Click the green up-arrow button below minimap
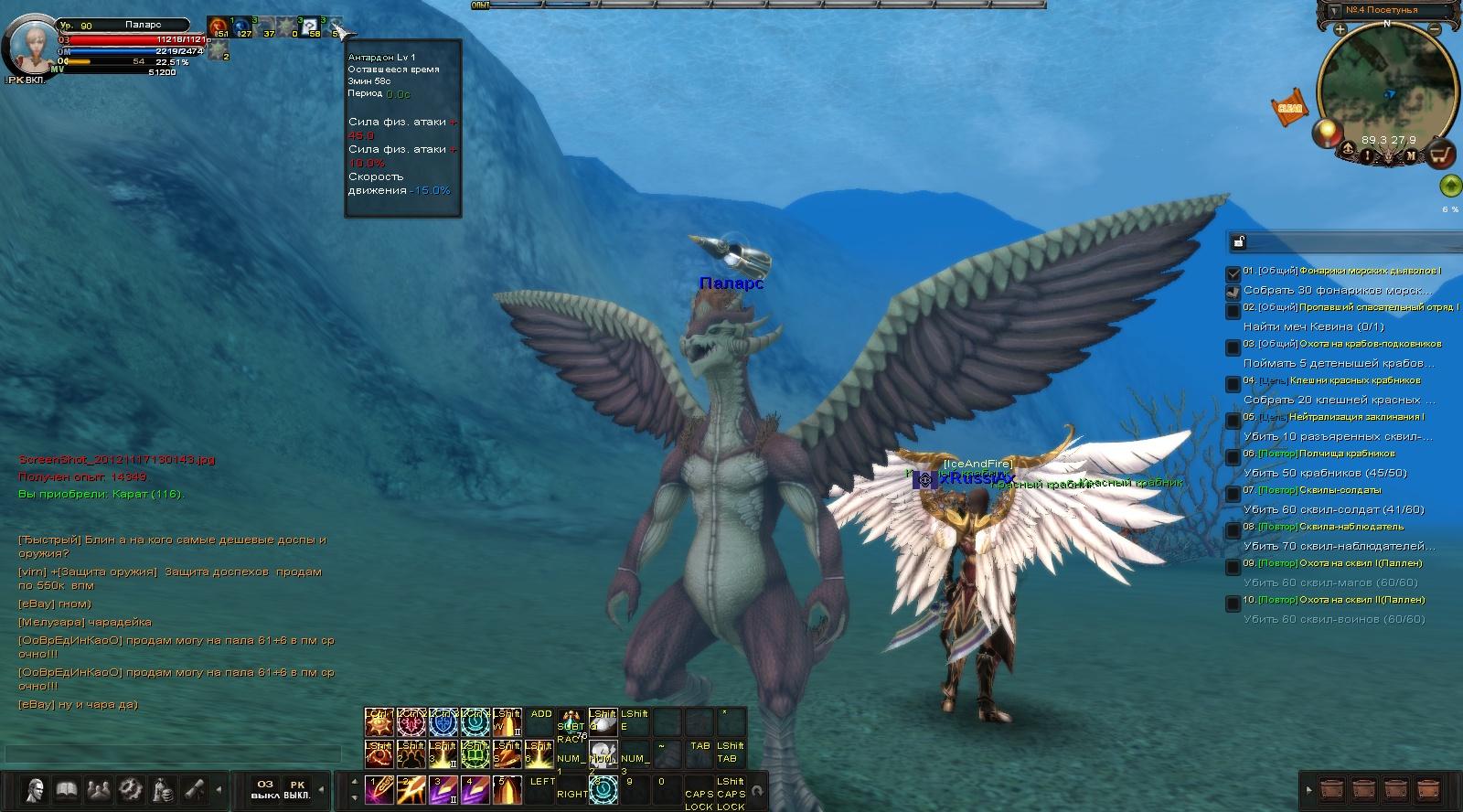 (x=1449, y=187)
